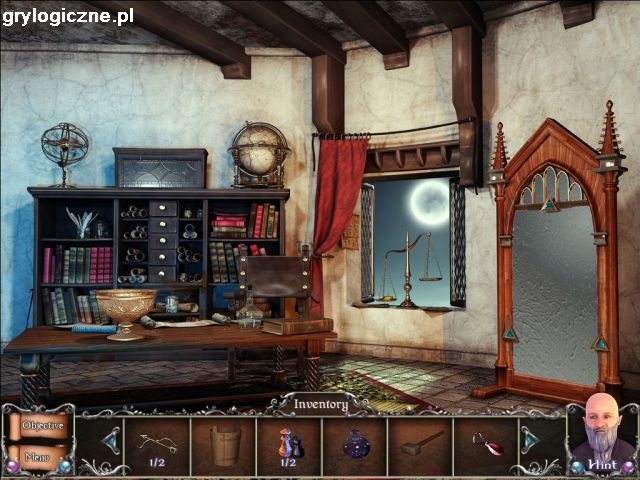Viewport: 640px width, 480px height.
Task: Select the wooden bucket in inventory
Action: point(225,444)
